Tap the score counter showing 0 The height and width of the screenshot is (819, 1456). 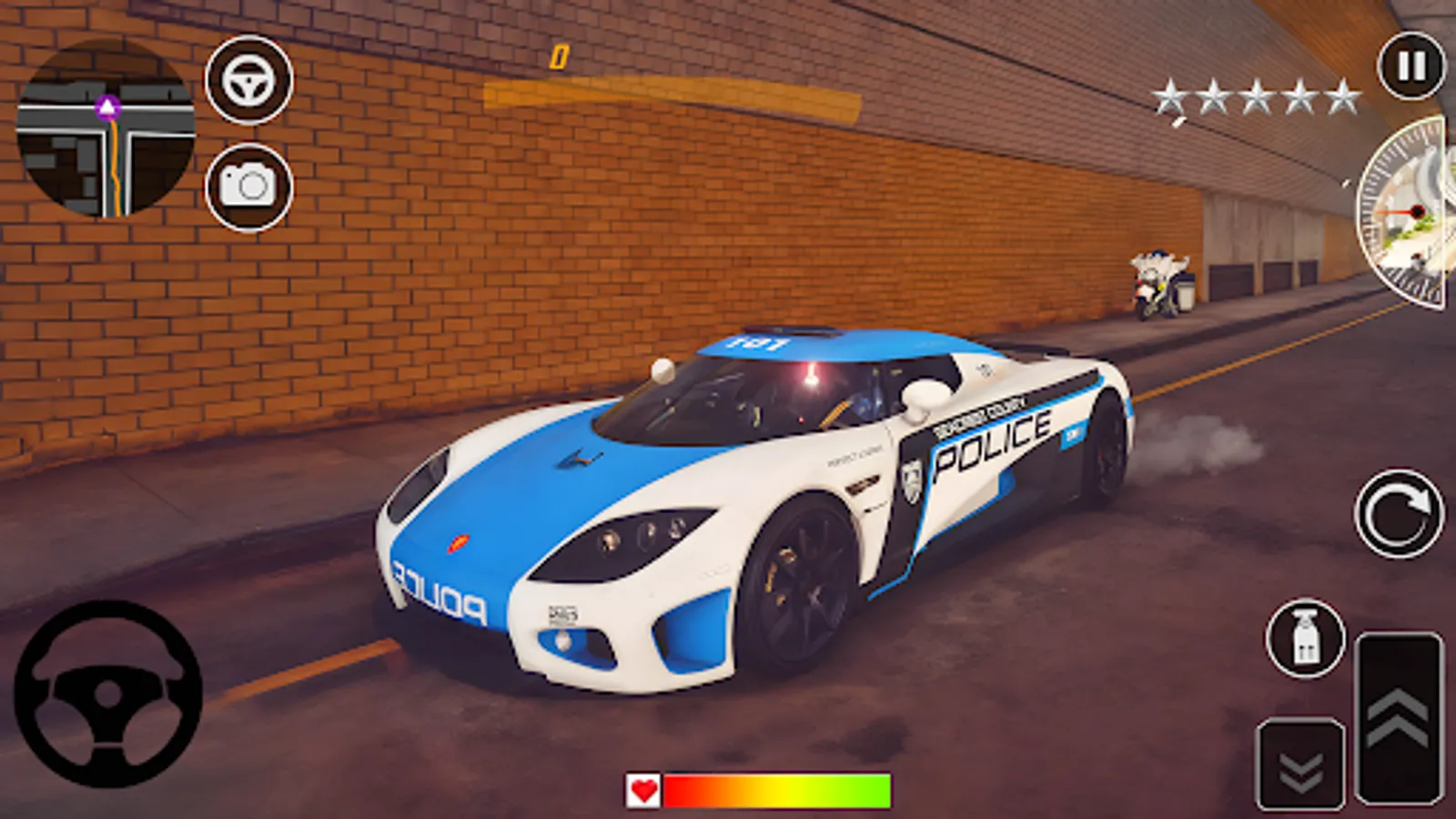click(558, 56)
